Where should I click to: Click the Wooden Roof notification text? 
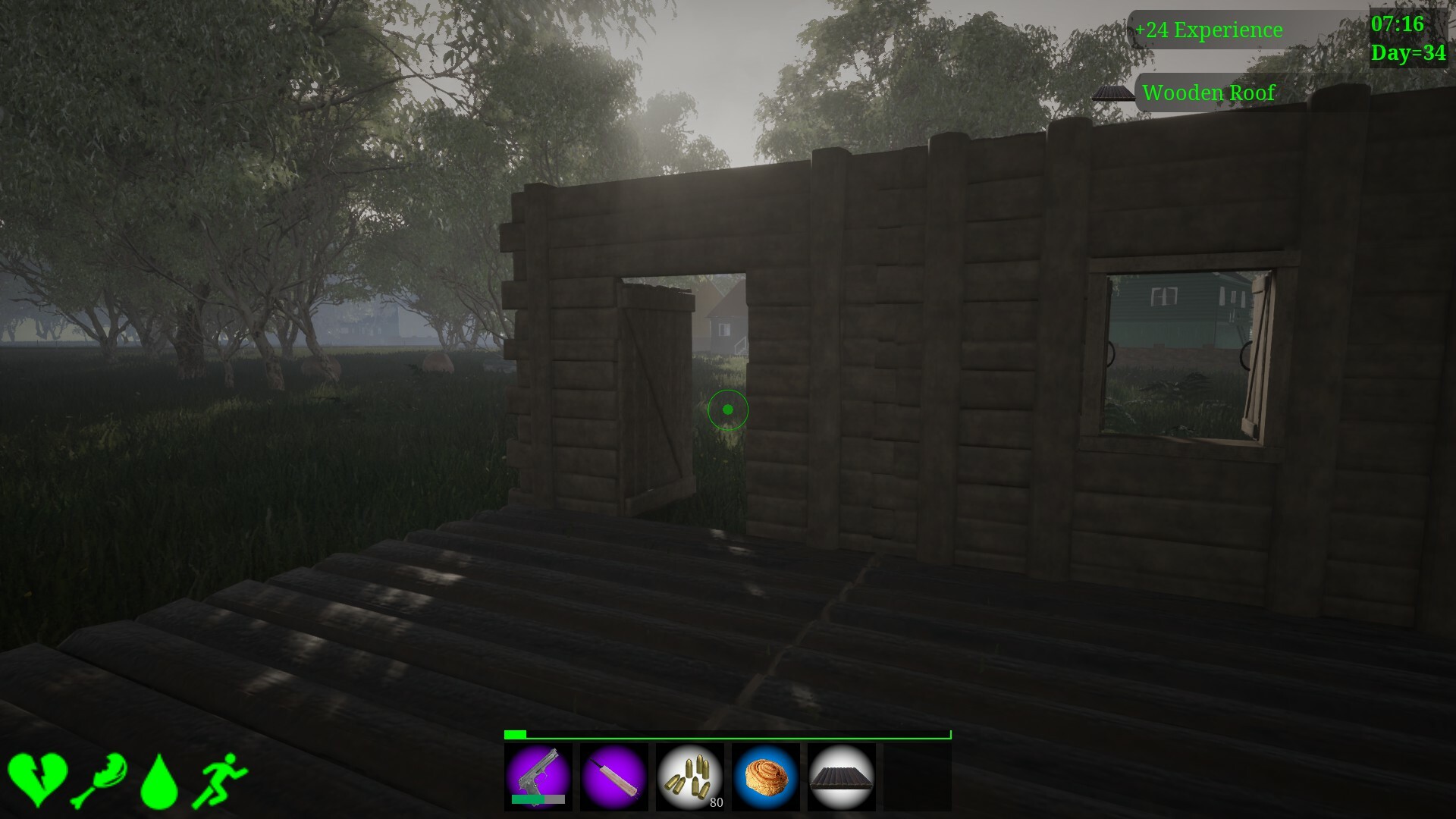(x=1210, y=94)
